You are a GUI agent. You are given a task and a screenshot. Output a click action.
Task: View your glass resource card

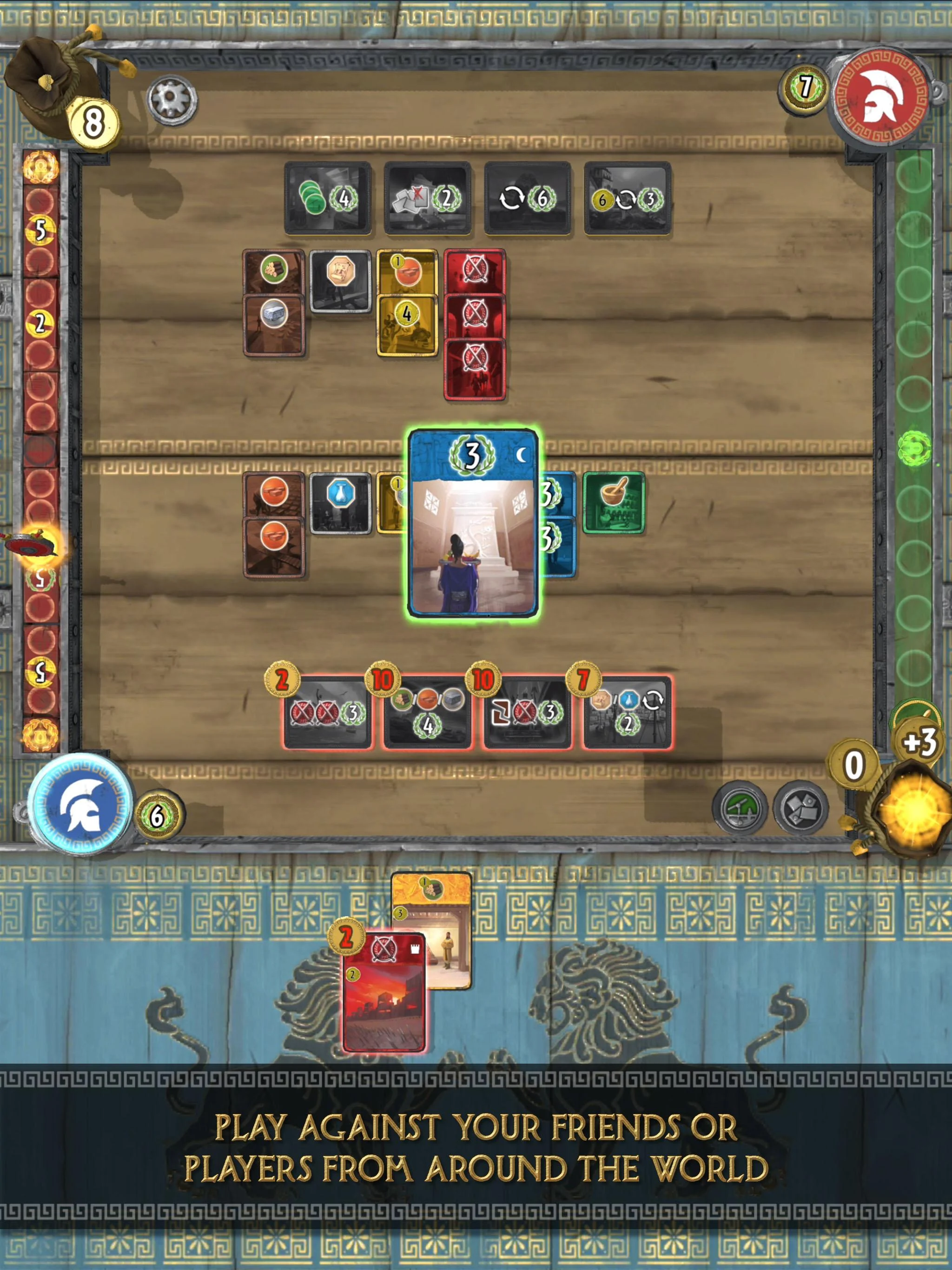click(x=340, y=502)
